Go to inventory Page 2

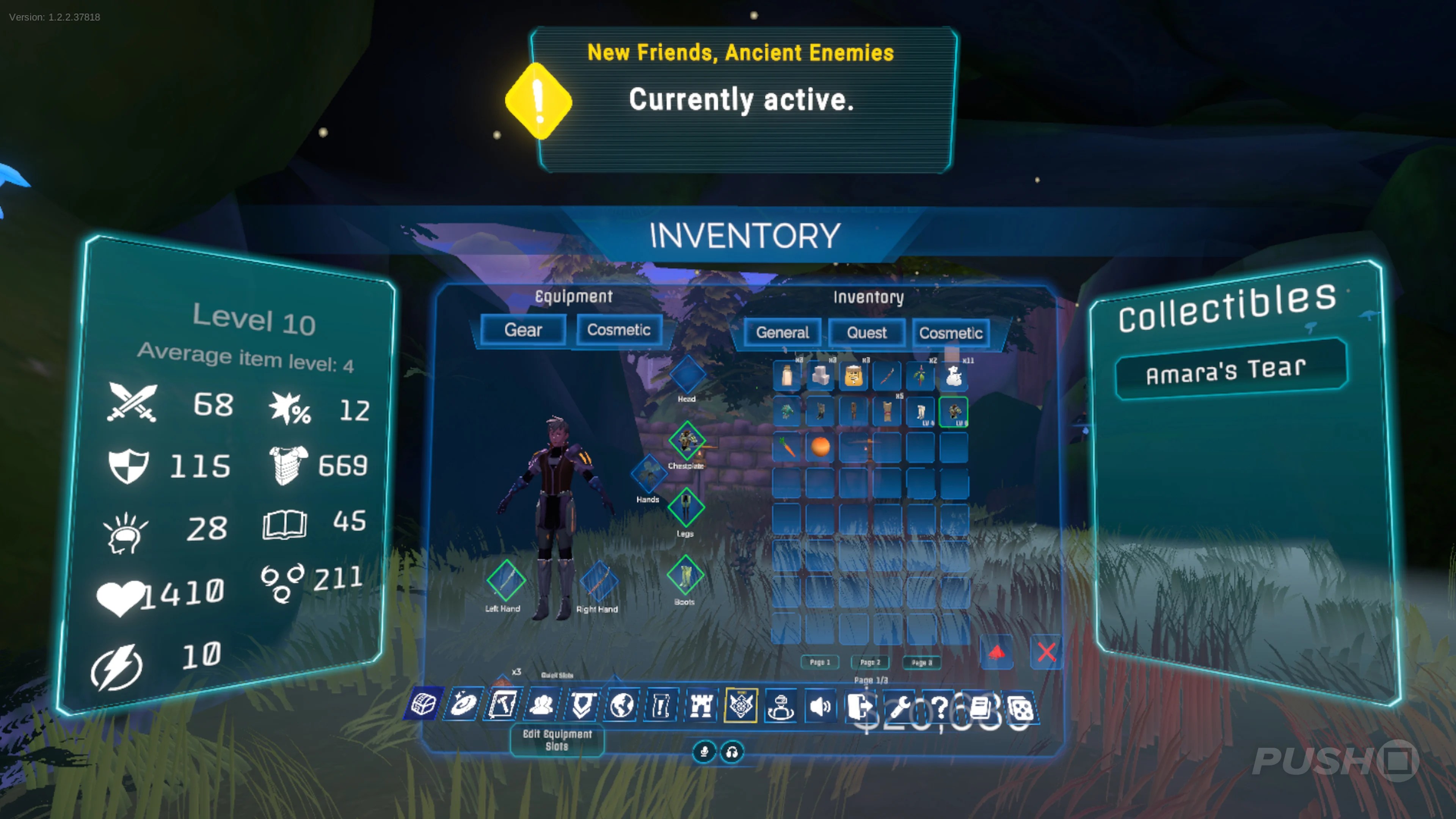coord(870,662)
